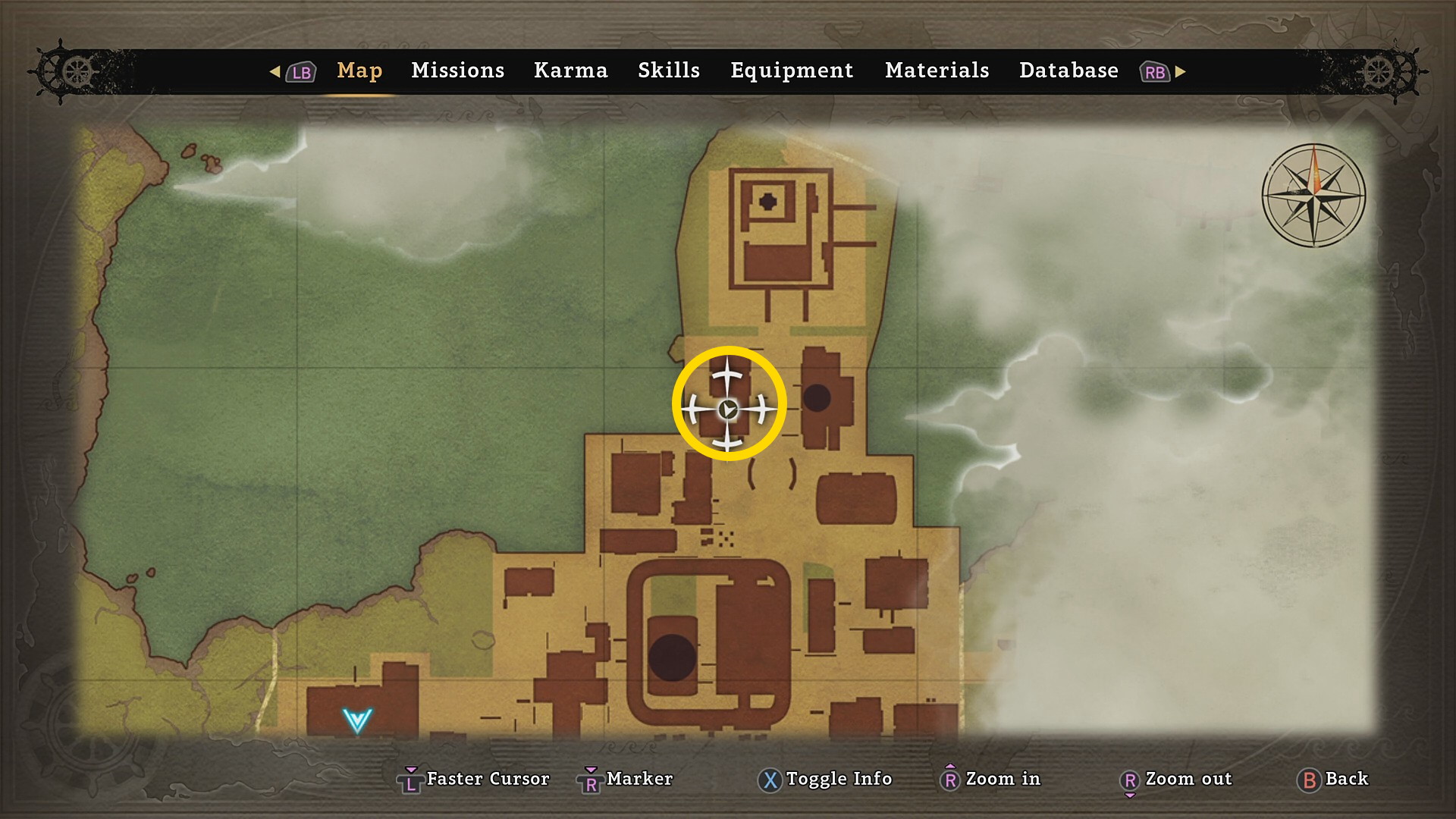Select the Karma tab
Image resolution: width=1456 pixels, height=819 pixels.
[570, 71]
